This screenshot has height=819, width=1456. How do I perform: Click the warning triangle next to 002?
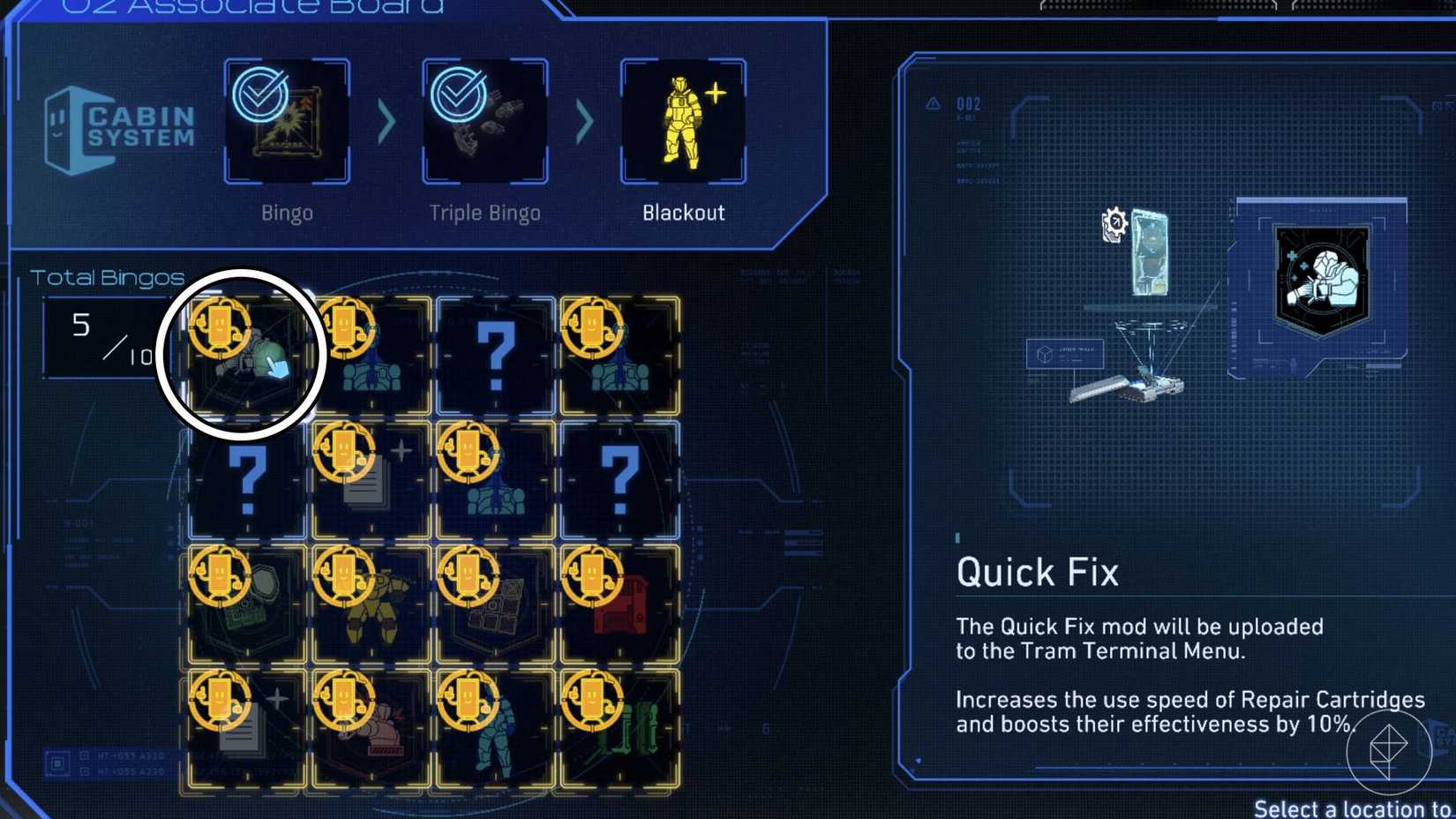pos(932,103)
